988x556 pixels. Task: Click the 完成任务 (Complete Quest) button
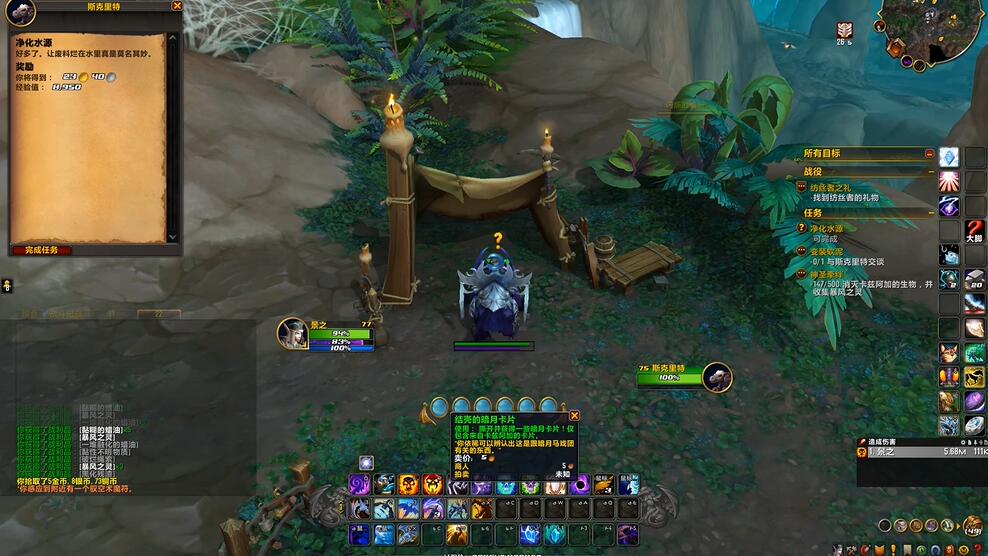42,249
